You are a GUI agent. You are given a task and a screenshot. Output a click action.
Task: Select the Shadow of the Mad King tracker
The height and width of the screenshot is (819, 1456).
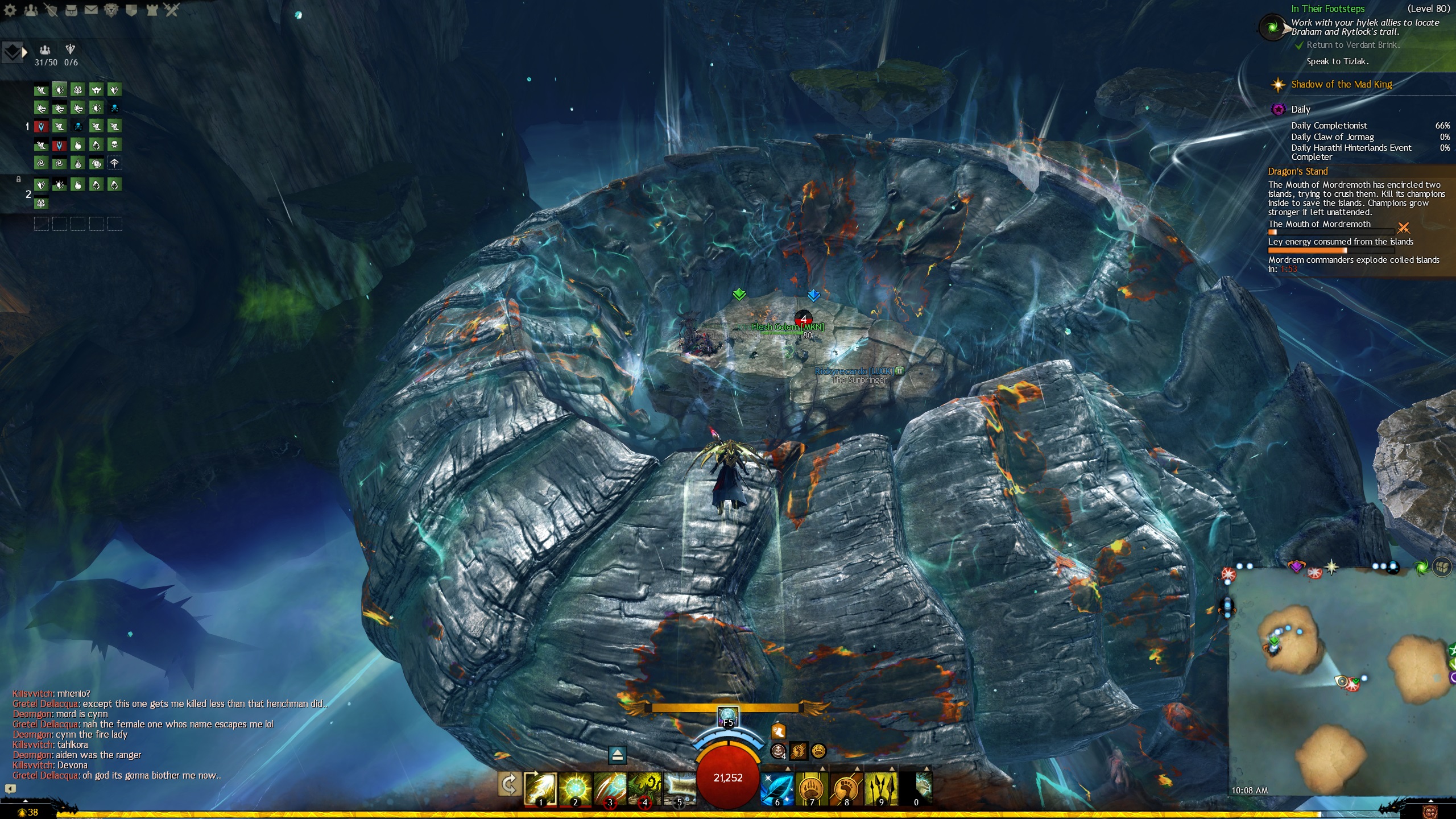coord(1341,85)
